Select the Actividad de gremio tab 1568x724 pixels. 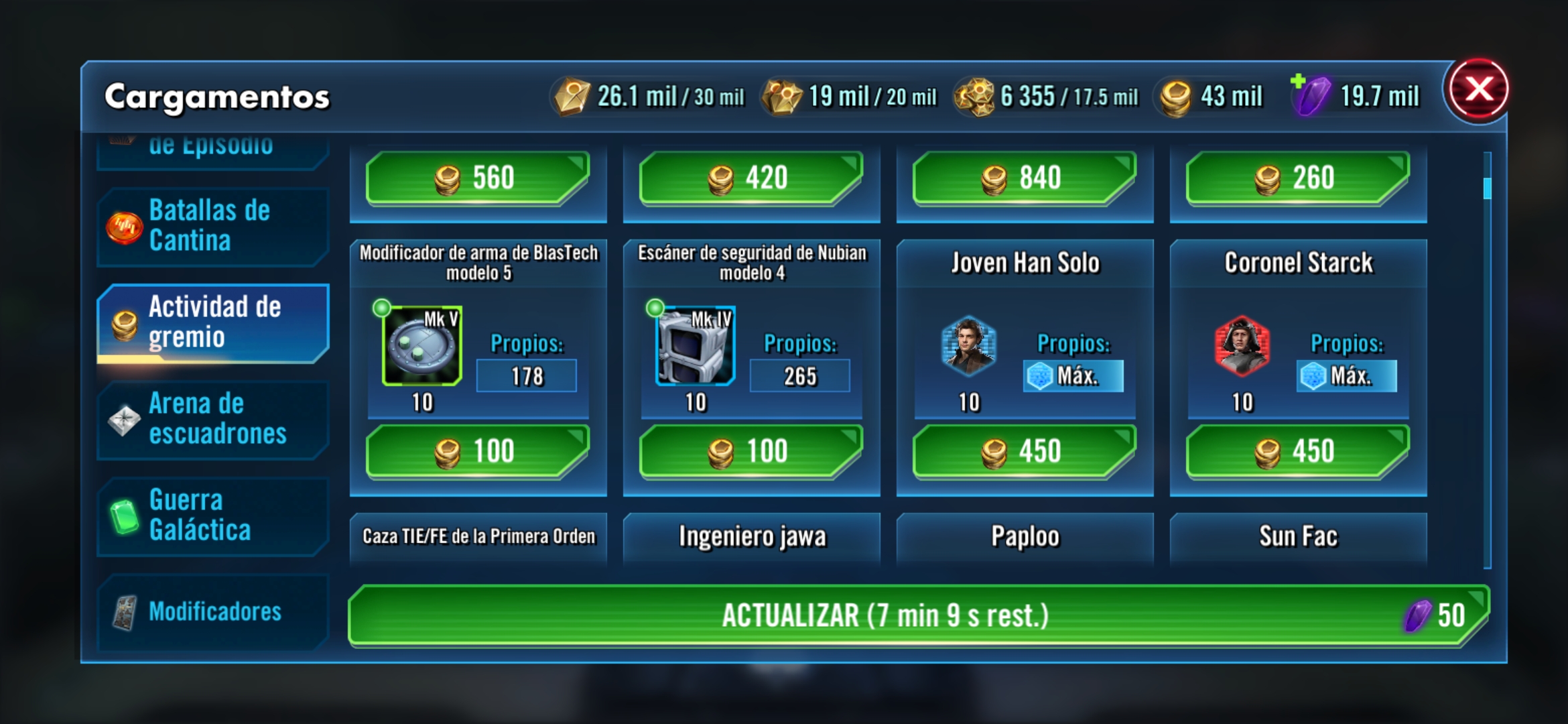(212, 322)
